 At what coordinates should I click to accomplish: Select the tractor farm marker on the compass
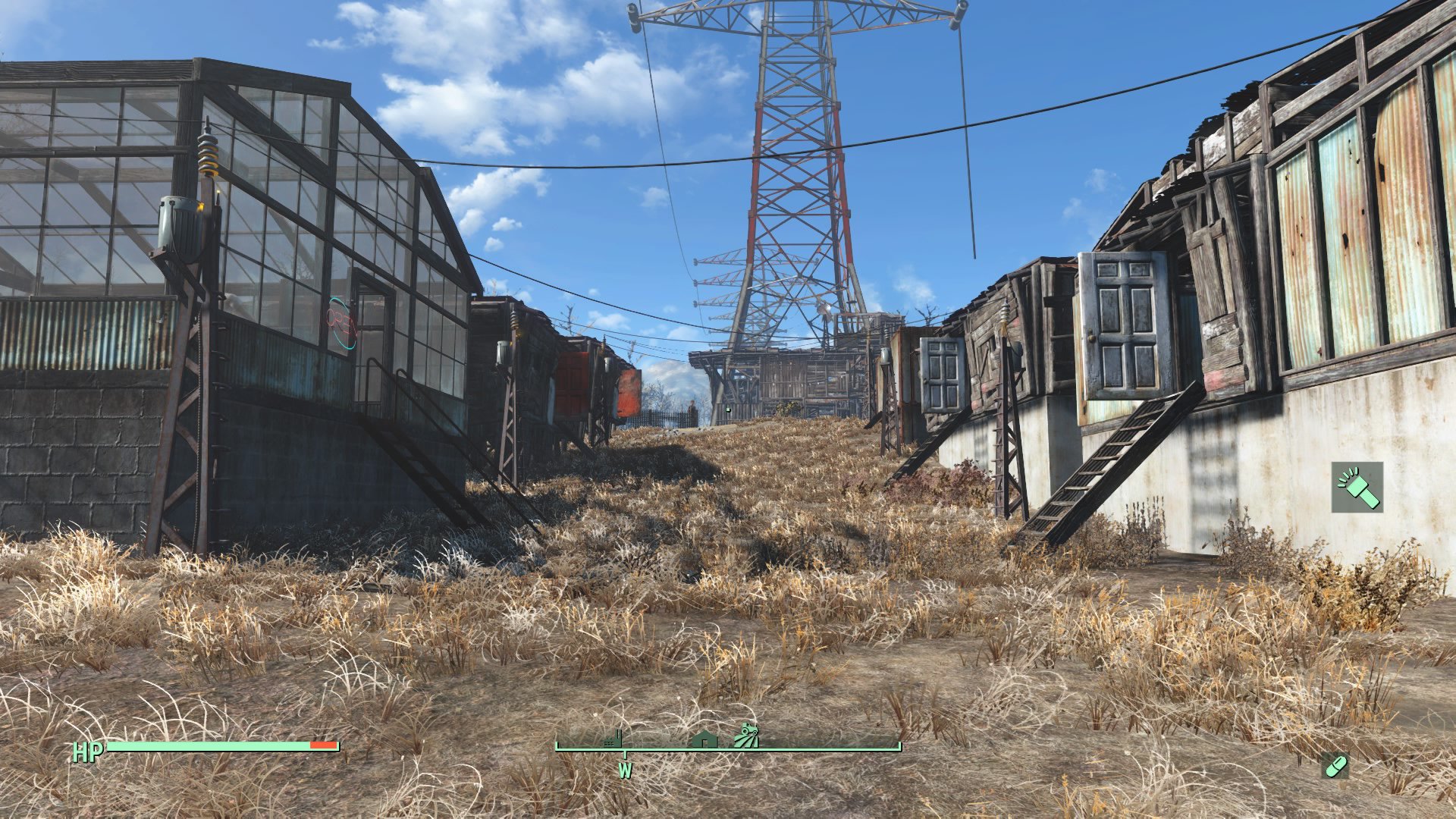point(746,737)
